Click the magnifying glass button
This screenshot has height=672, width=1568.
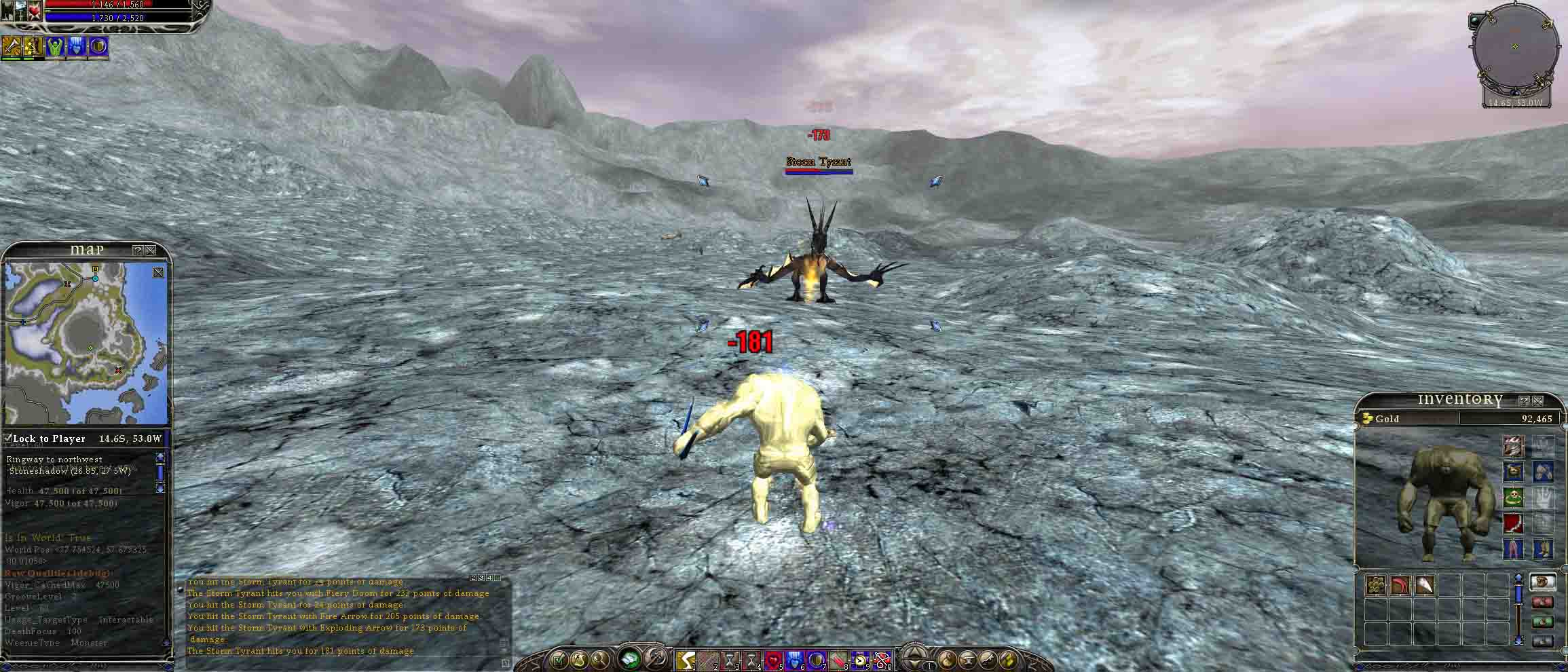click(599, 658)
